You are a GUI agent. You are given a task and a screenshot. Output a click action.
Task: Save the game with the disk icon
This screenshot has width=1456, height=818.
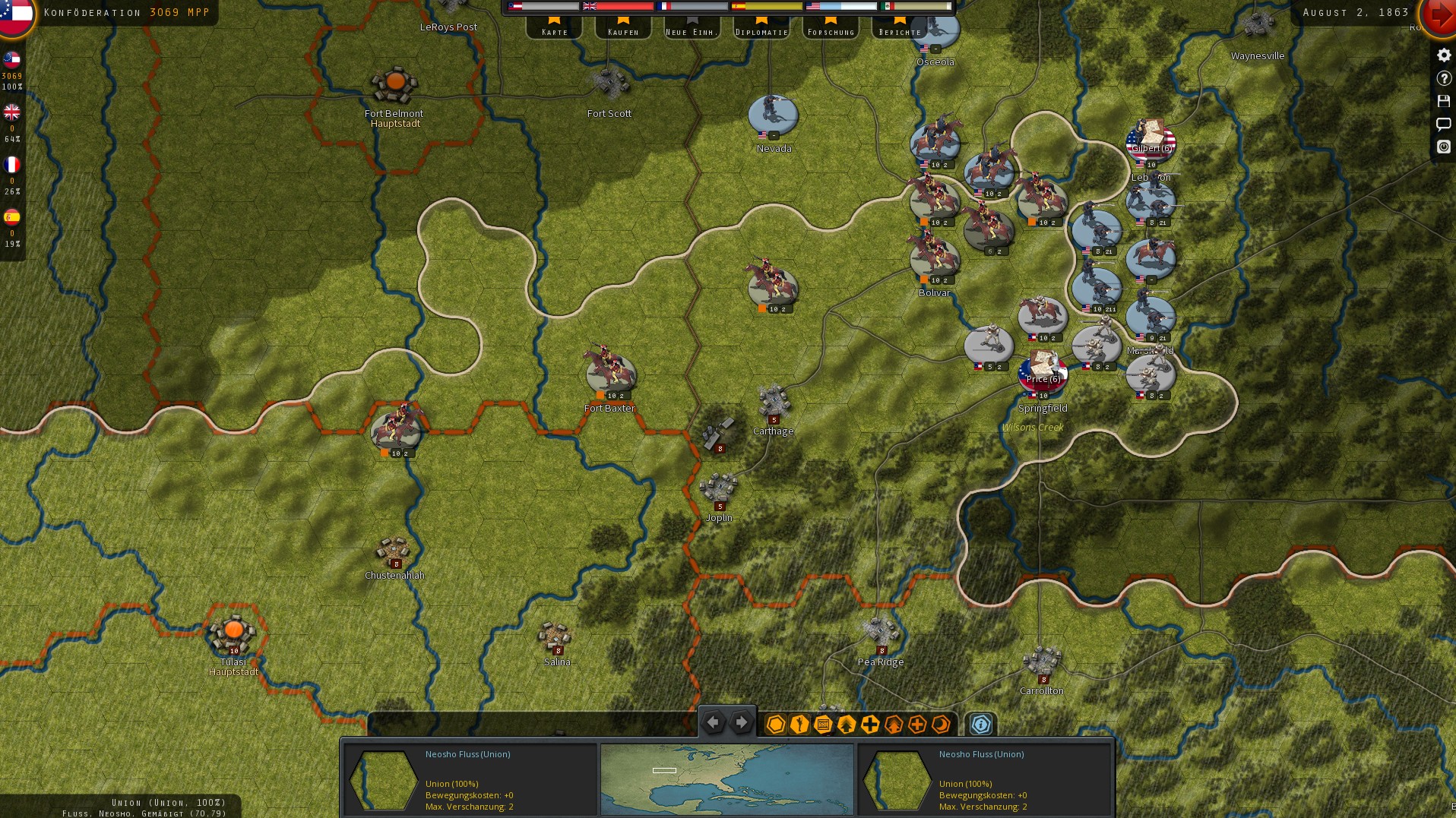click(1444, 100)
